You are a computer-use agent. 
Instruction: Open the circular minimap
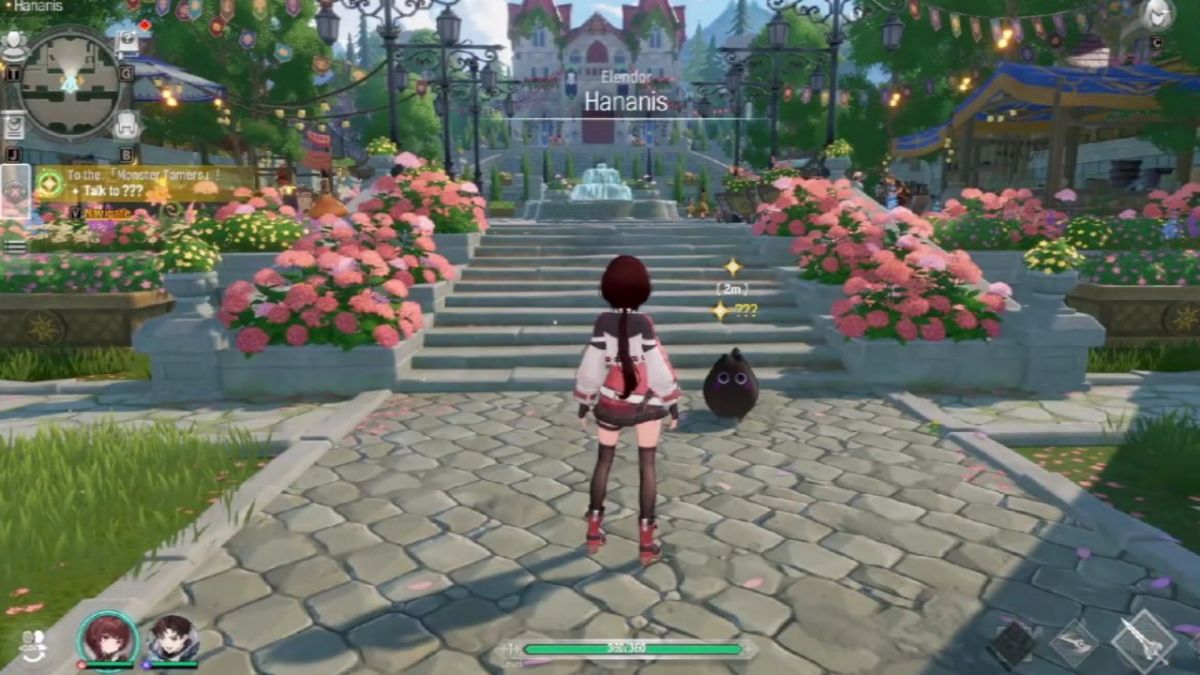pyautogui.click(x=70, y=84)
